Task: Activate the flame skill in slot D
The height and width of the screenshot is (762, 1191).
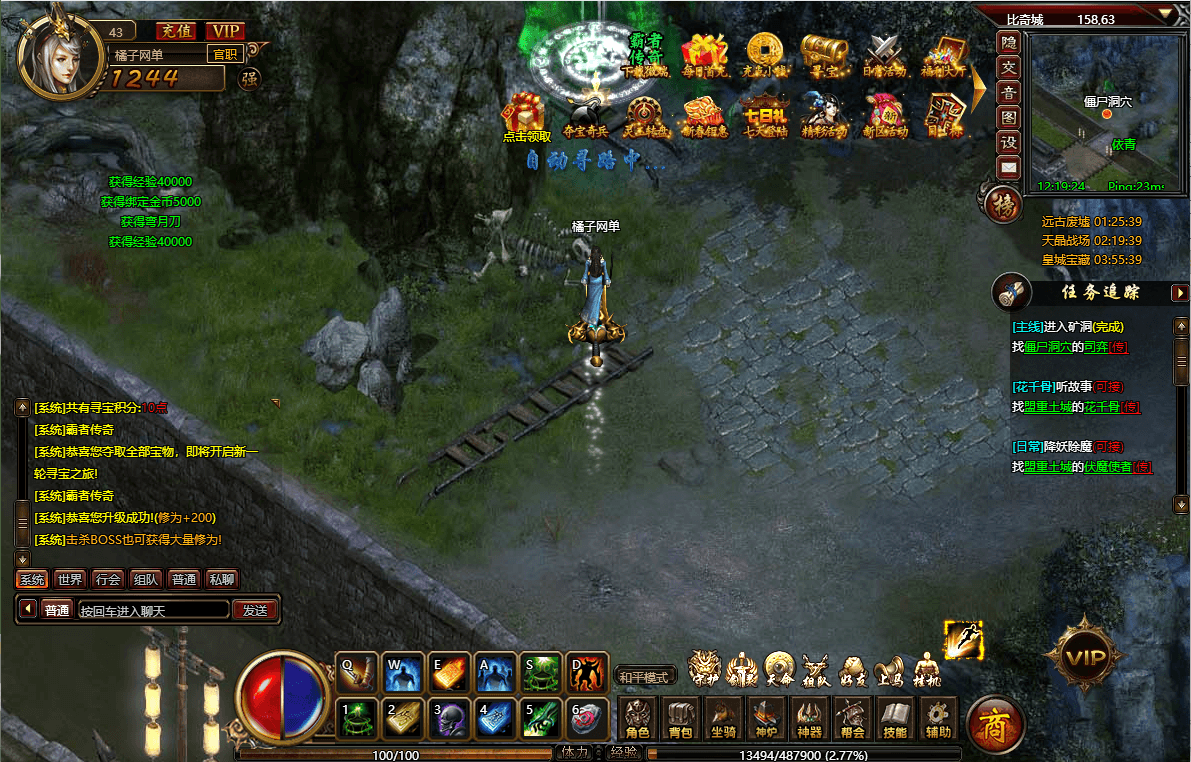Action: coord(587,672)
